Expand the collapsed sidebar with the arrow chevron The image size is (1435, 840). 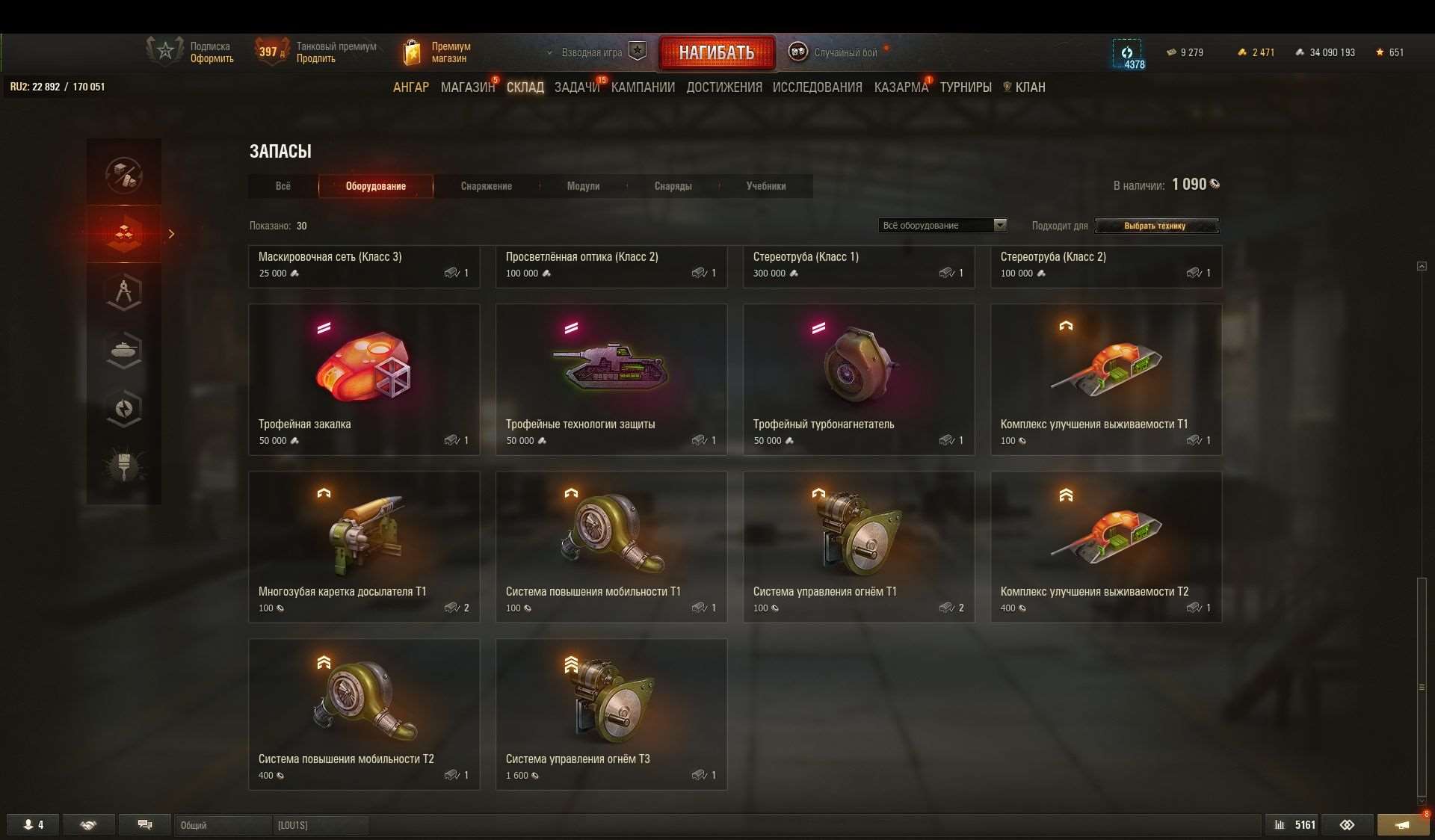point(172,234)
